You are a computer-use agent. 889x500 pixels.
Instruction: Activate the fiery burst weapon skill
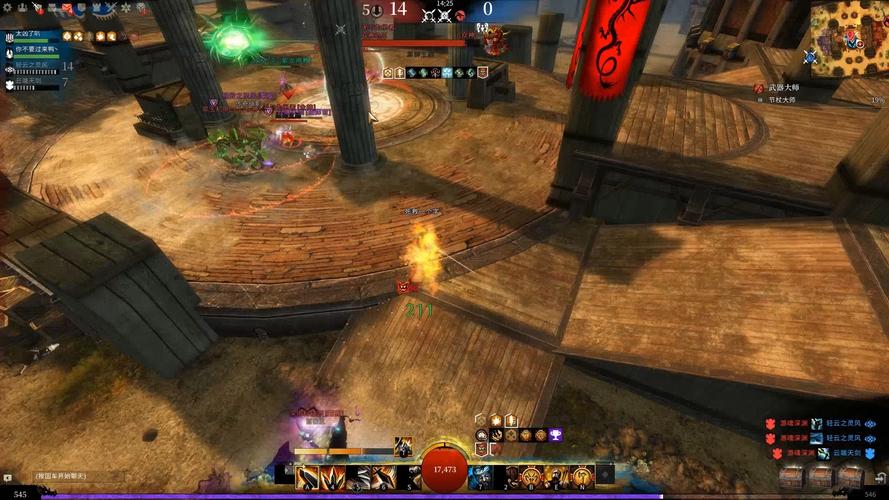coord(333,477)
